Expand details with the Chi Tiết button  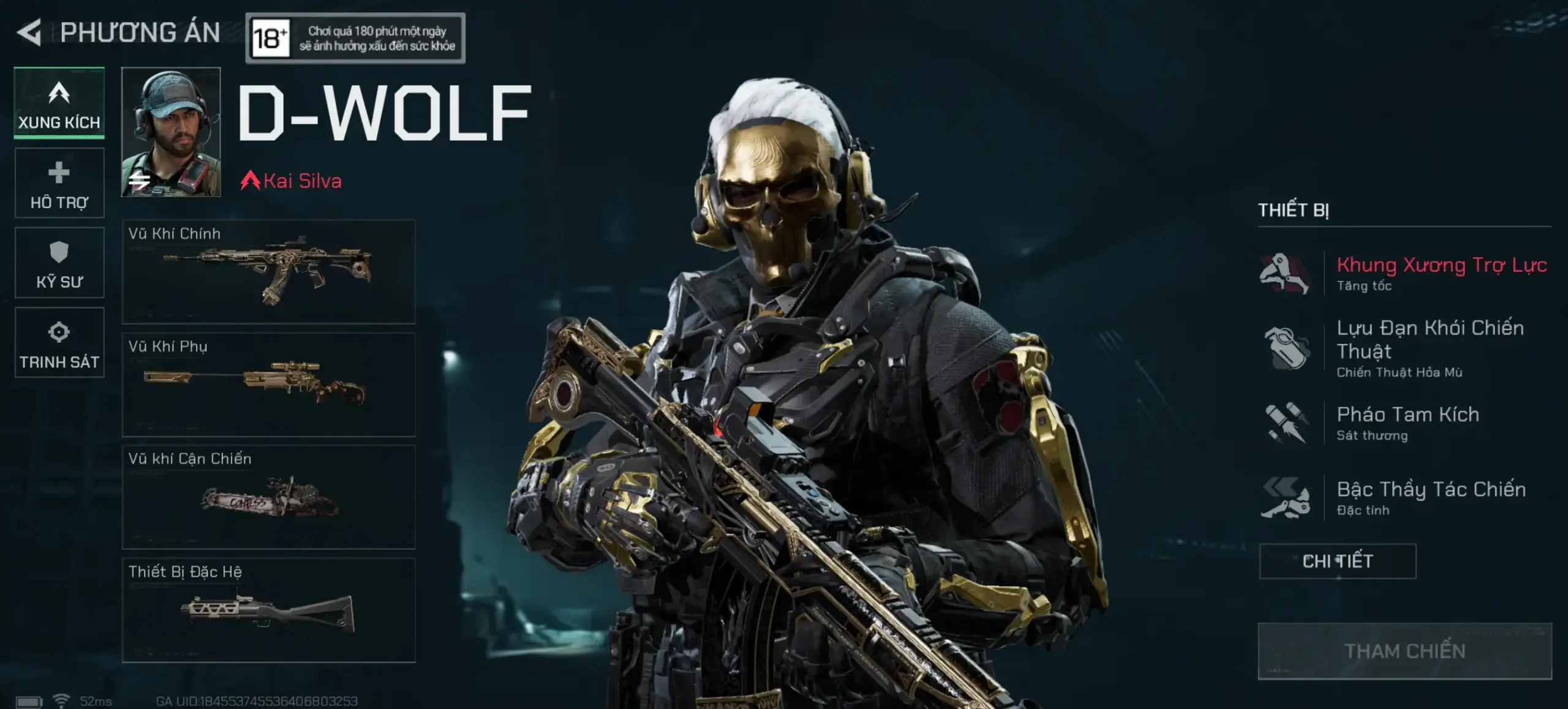tap(1337, 560)
